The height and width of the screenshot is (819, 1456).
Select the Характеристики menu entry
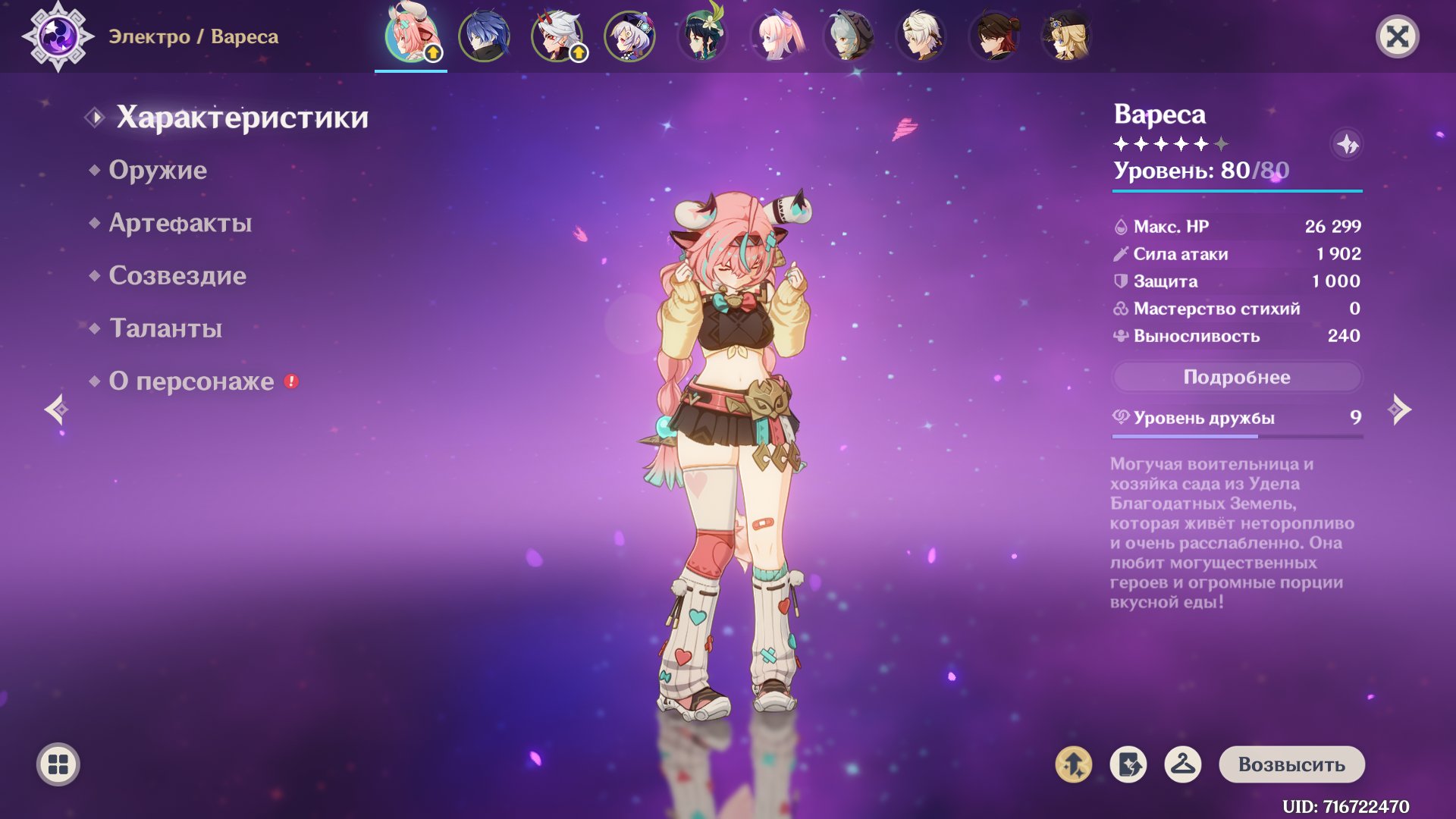[242, 118]
